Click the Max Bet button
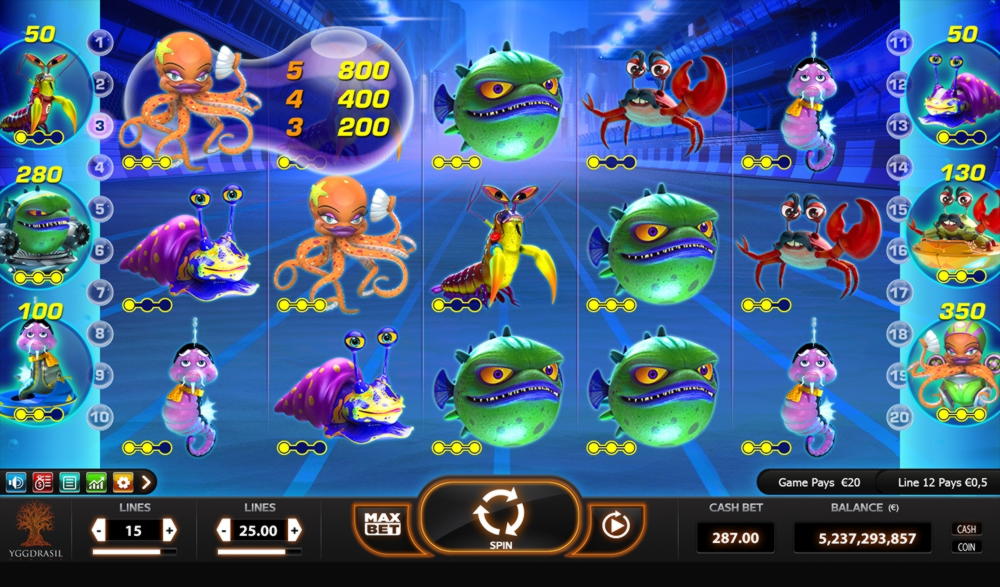Viewport: 1000px width, 587px height. (382, 523)
